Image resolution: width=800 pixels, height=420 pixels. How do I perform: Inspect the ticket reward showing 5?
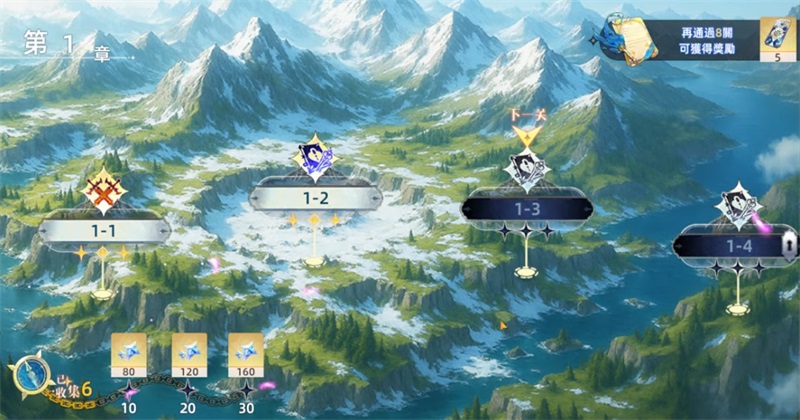pos(776,40)
